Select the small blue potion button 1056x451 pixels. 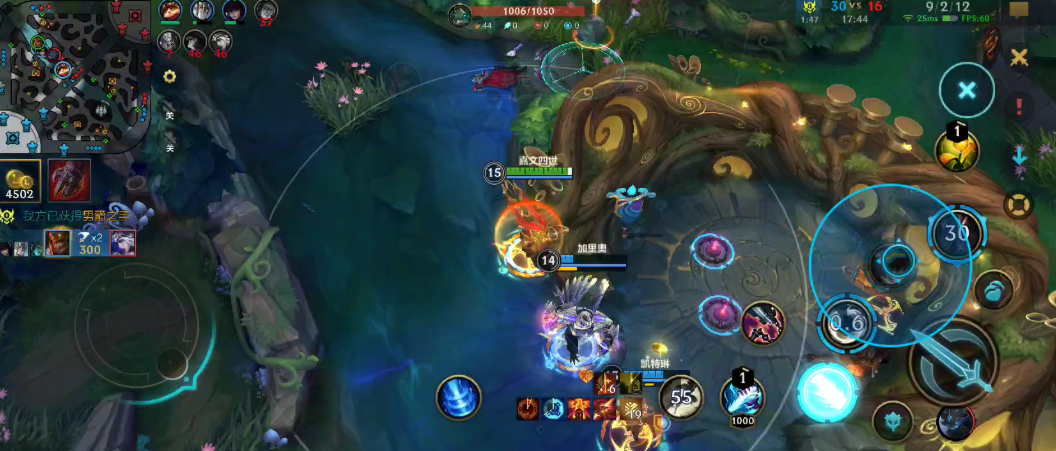pos(993,290)
